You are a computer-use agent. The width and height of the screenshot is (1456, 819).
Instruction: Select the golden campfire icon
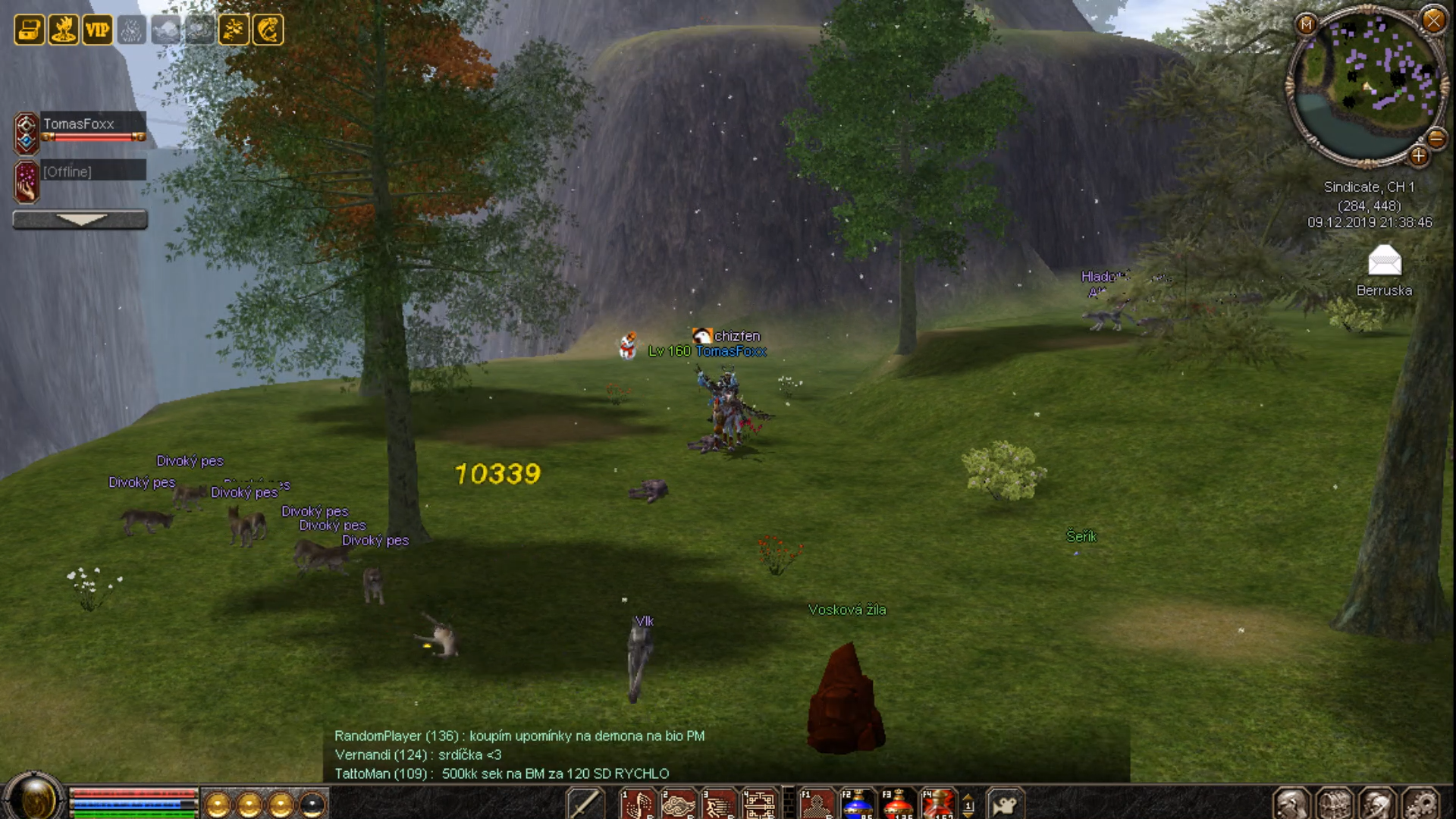pos(64,30)
